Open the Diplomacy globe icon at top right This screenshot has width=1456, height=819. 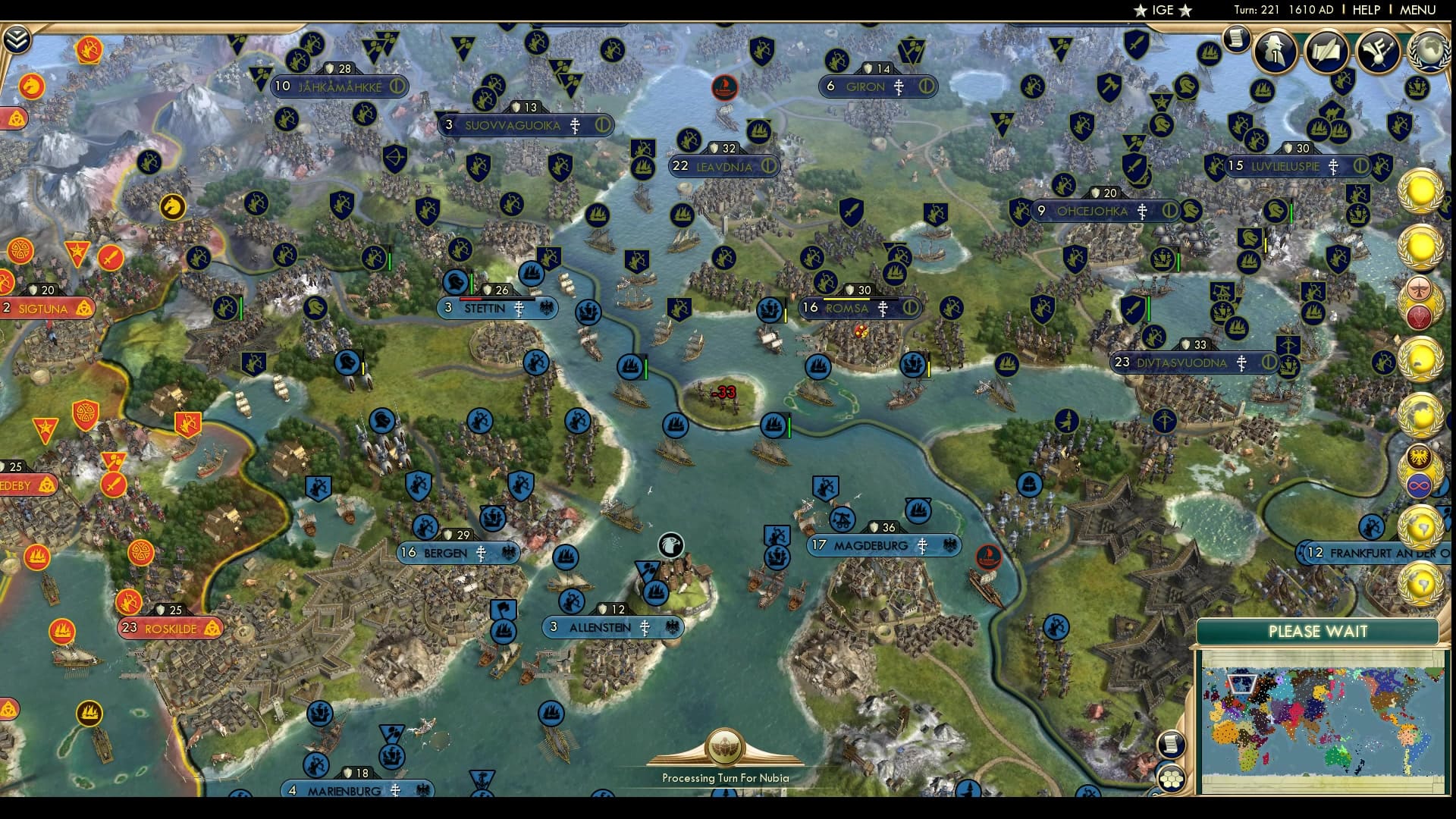(x=1429, y=52)
